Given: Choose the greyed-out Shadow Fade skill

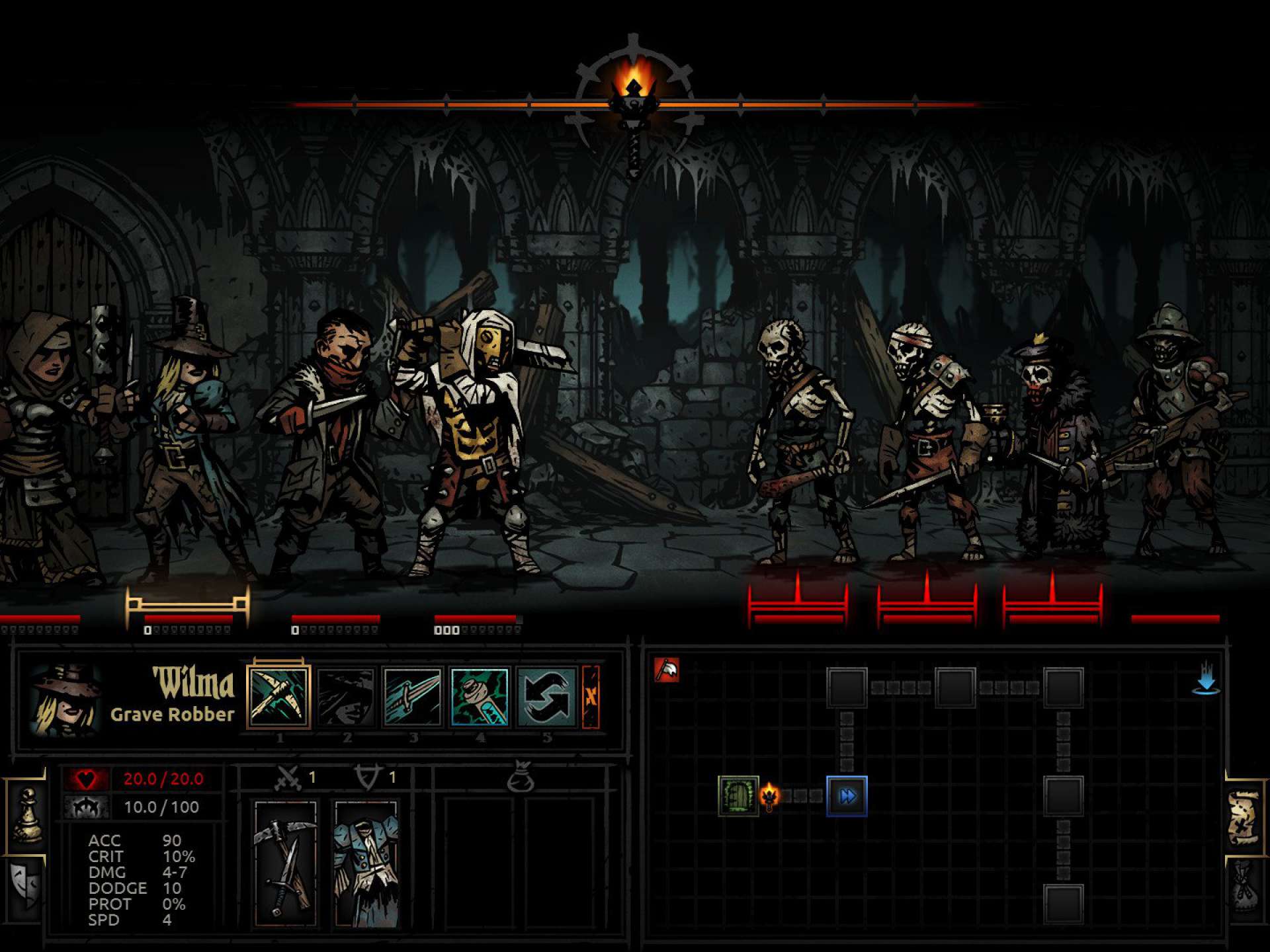Looking at the screenshot, I should coord(346,697).
